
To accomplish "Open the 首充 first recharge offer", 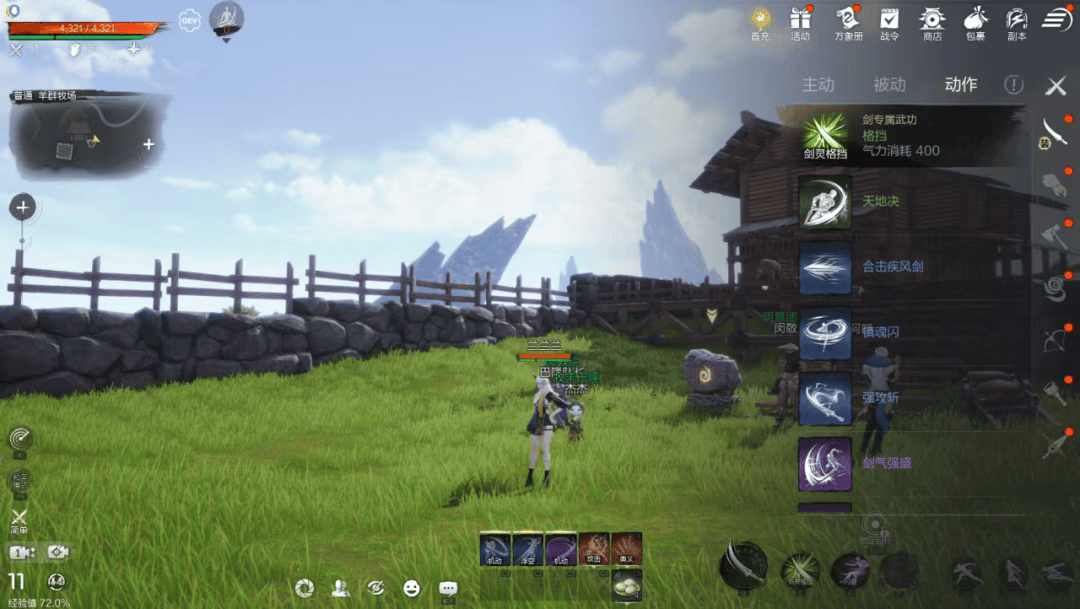I will [761, 21].
